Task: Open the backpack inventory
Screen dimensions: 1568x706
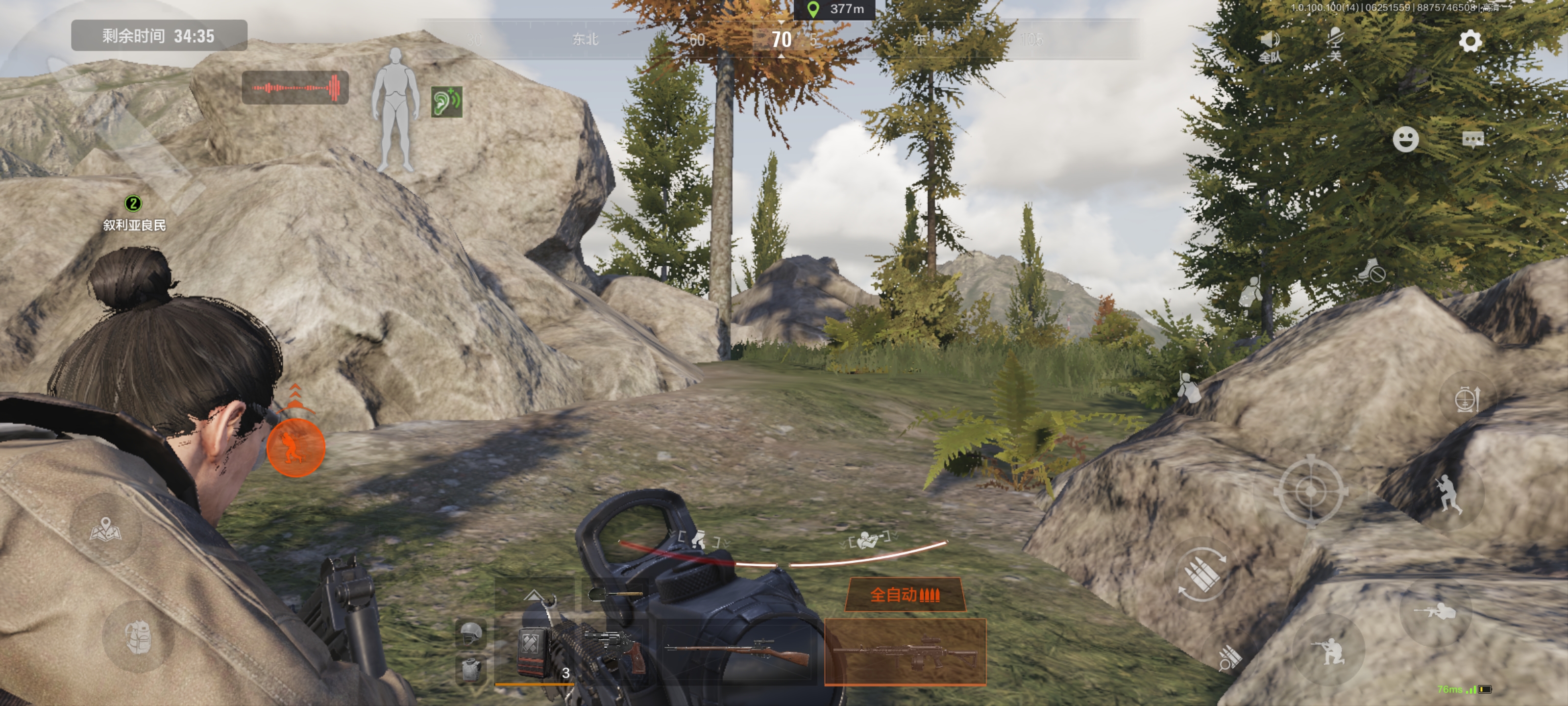Action: [138, 636]
